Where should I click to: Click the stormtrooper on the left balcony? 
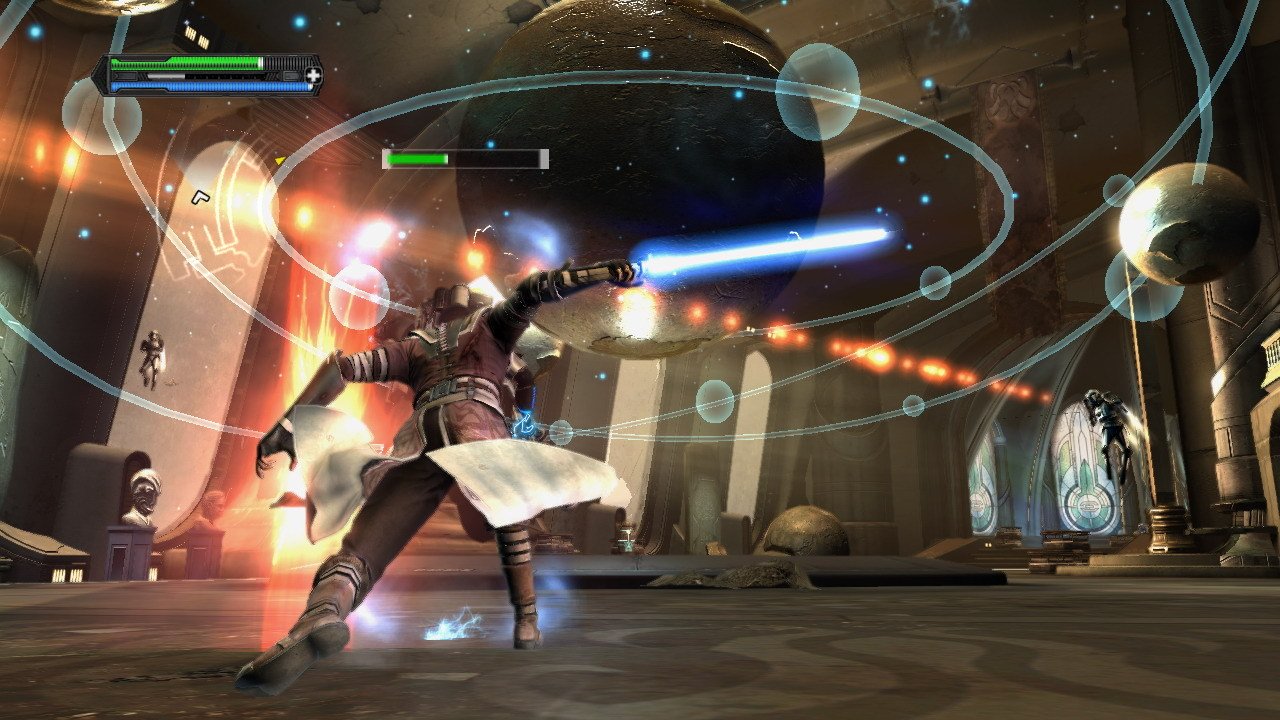point(152,360)
